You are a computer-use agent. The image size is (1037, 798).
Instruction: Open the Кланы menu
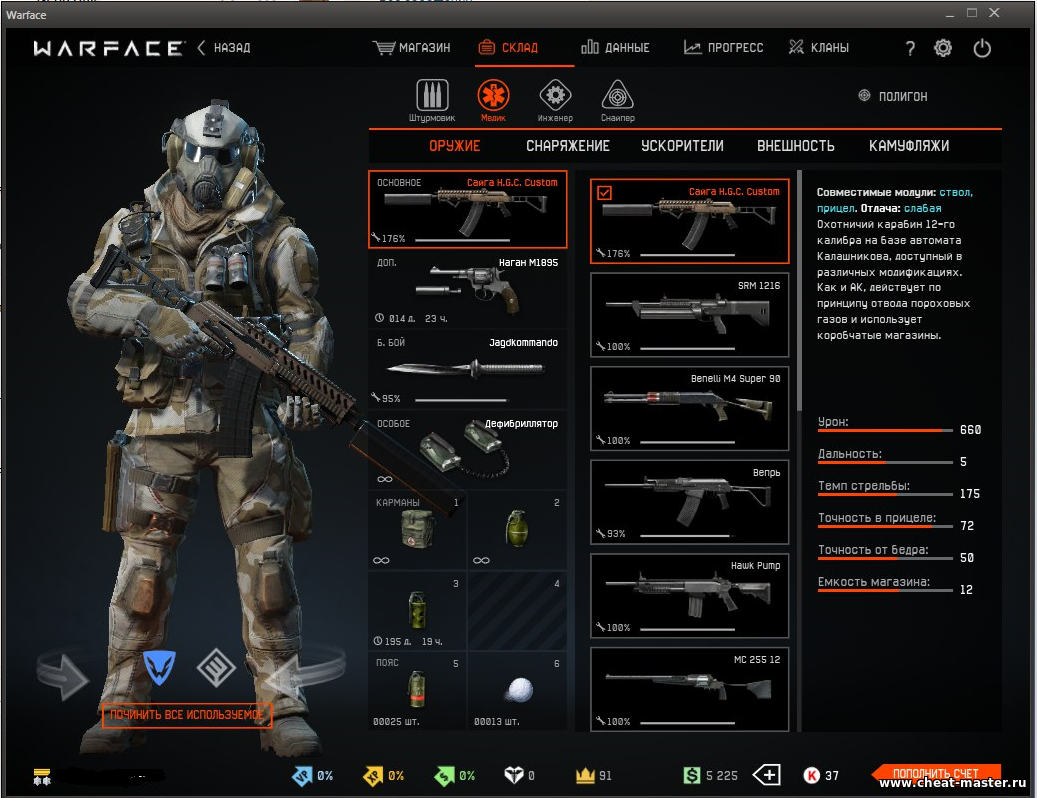click(x=819, y=48)
